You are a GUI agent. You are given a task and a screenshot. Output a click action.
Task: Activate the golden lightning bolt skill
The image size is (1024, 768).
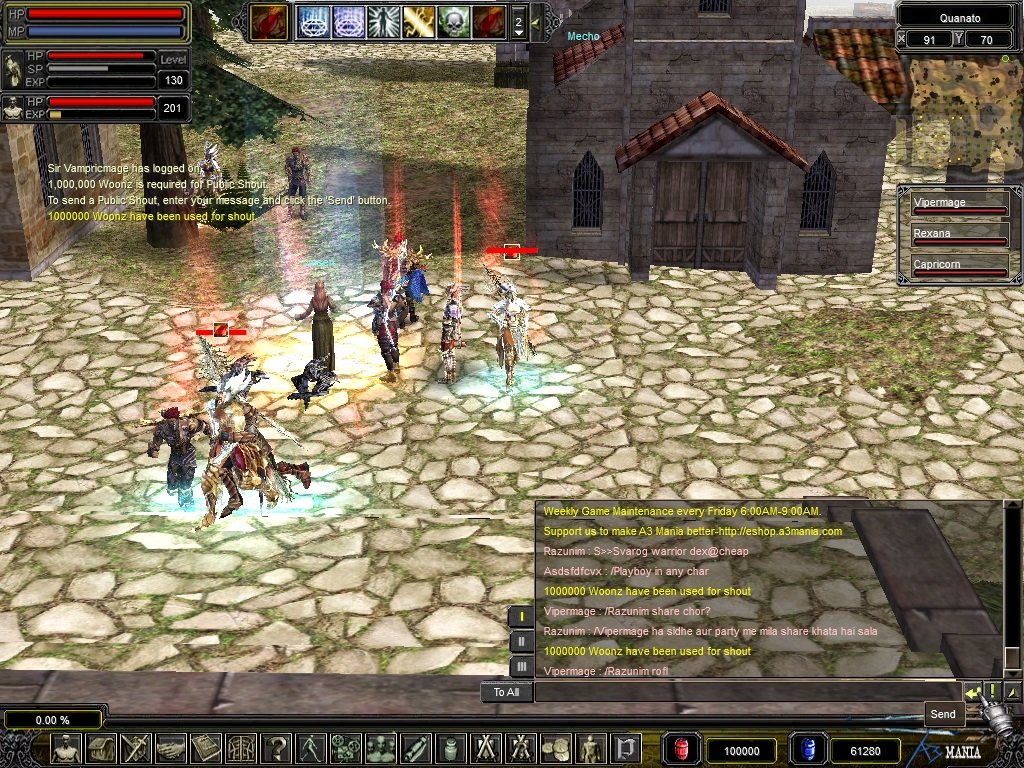click(x=418, y=21)
